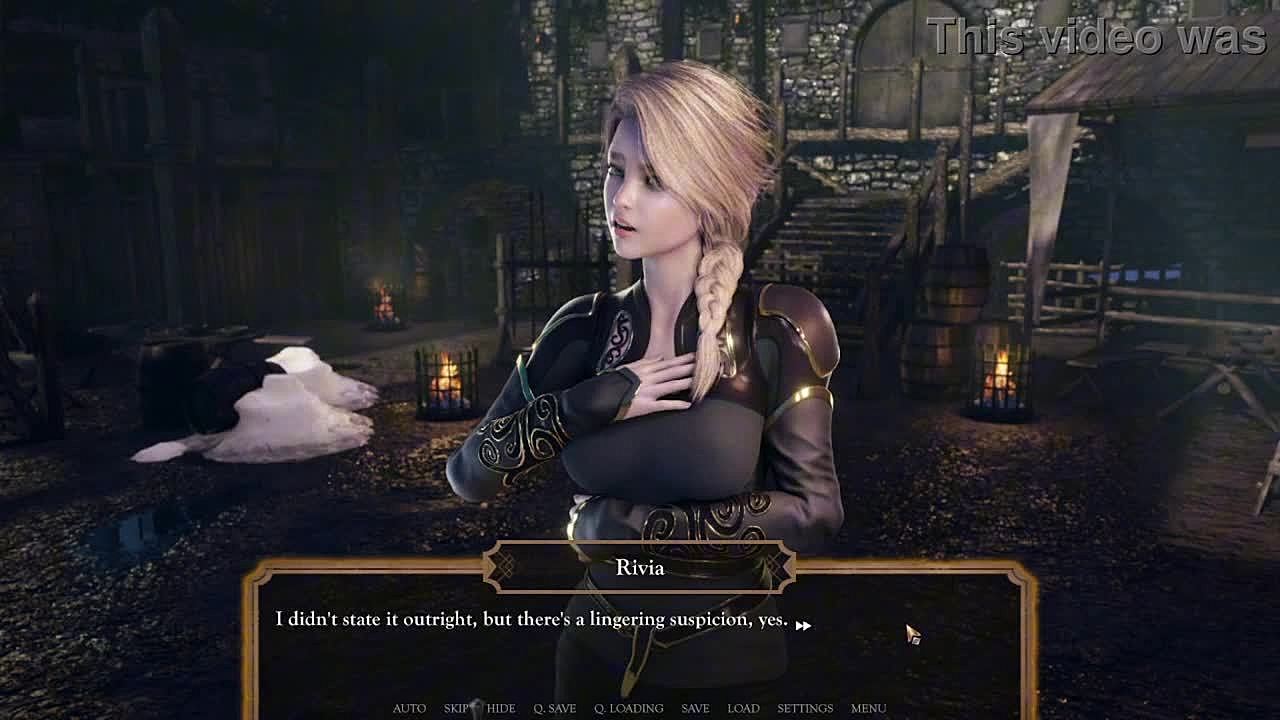This screenshot has height=720, width=1280.
Task: Enable AUTO dialogue advance
Action: coord(409,708)
